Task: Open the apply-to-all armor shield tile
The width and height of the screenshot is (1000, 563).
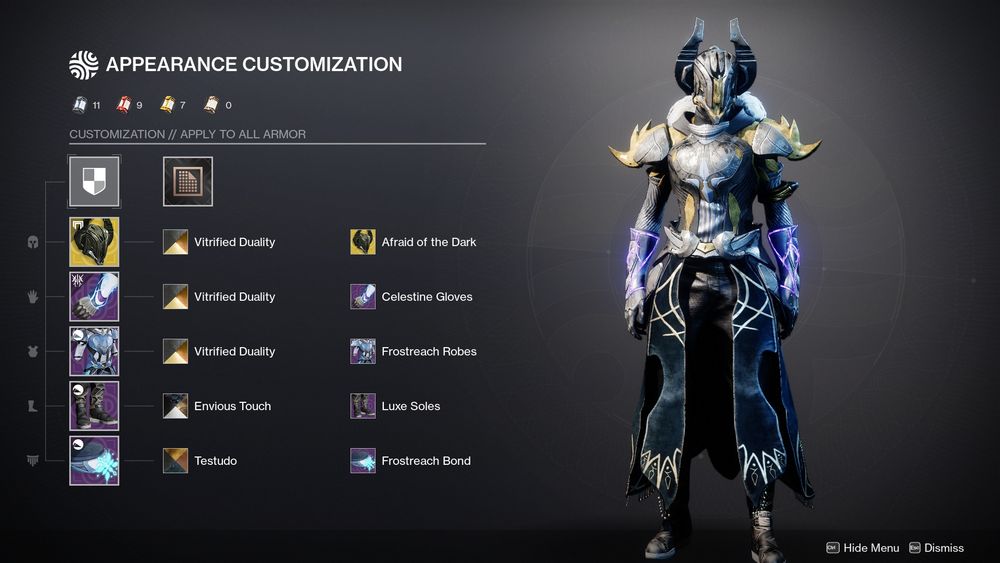Action: (x=94, y=181)
